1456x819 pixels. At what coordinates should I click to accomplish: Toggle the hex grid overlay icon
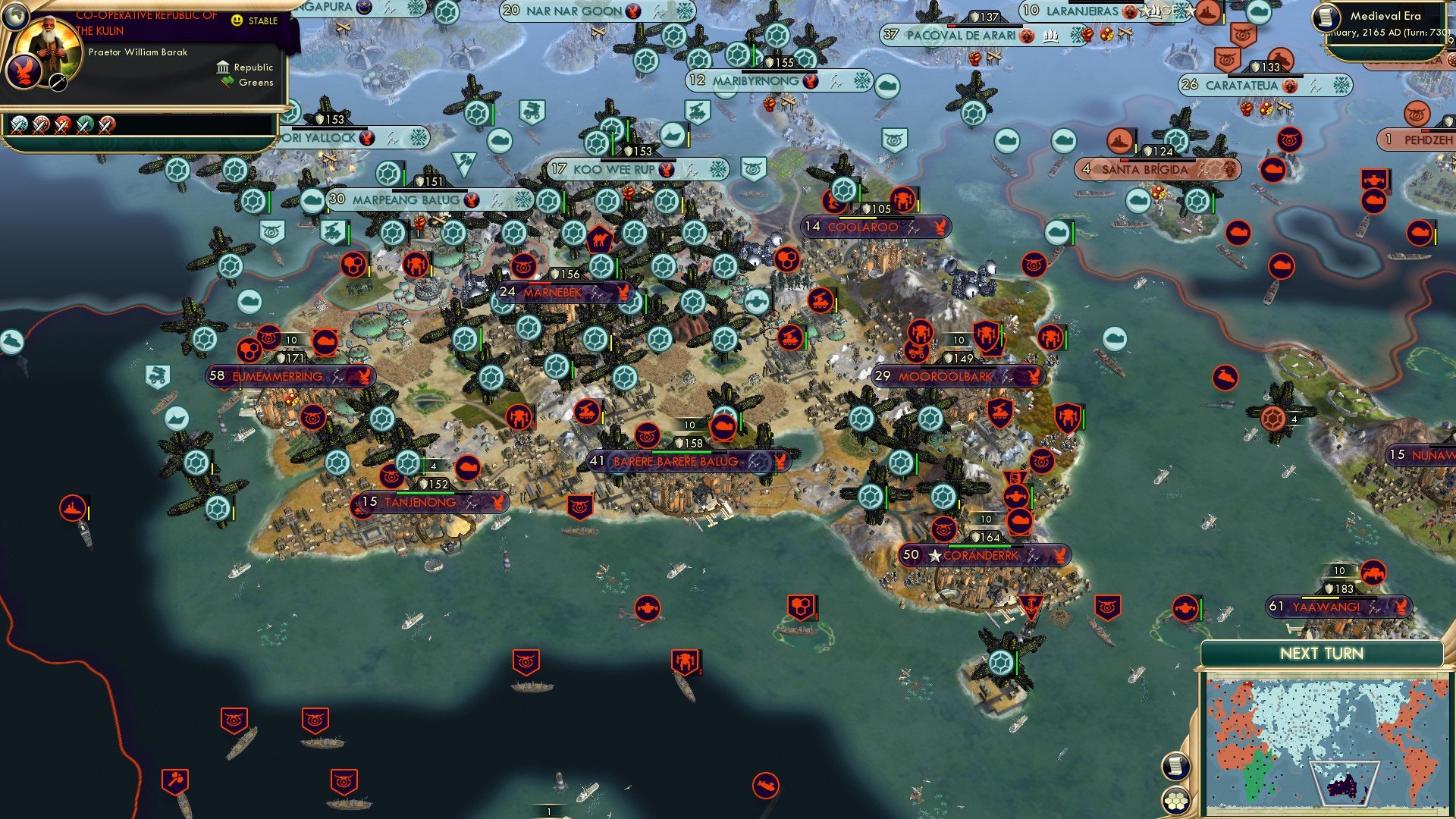1176,801
